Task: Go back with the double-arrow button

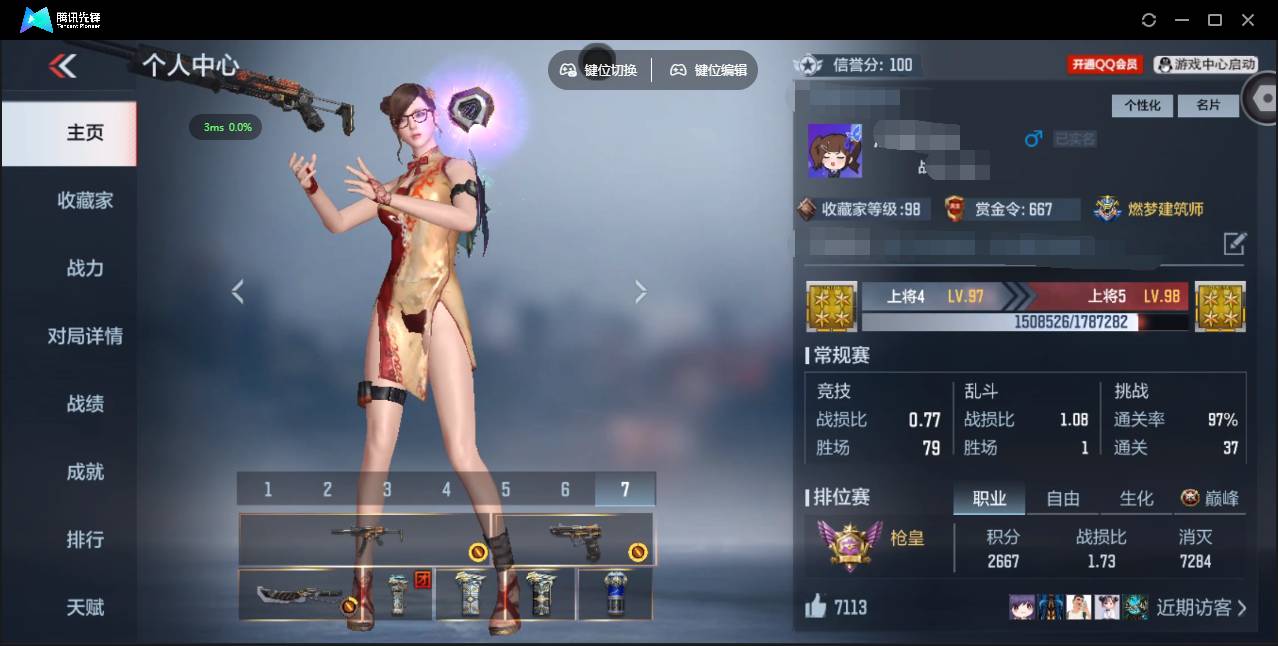Action: click(x=62, y=66)
